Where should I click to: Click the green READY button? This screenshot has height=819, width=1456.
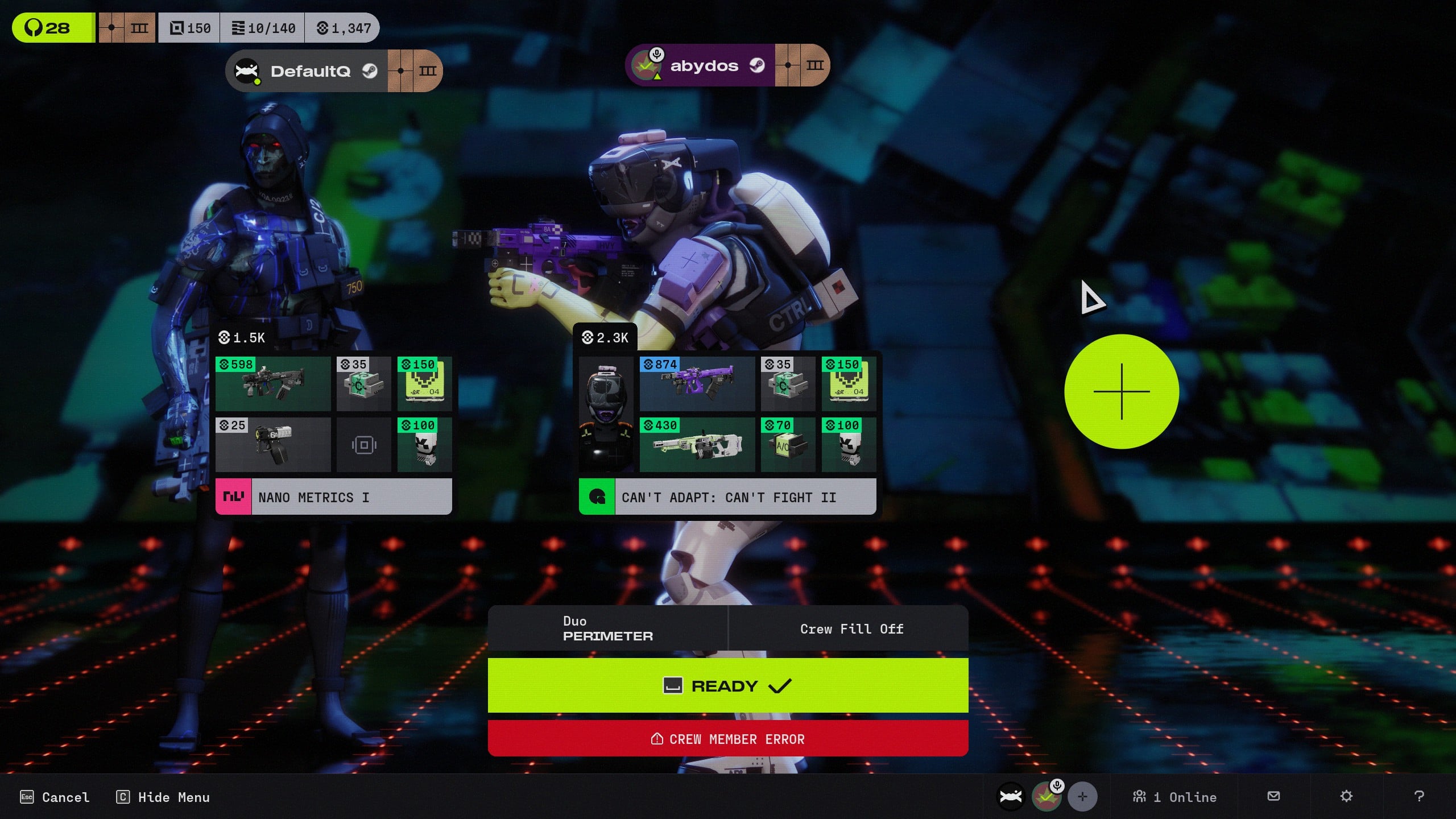tap(727, 685)
